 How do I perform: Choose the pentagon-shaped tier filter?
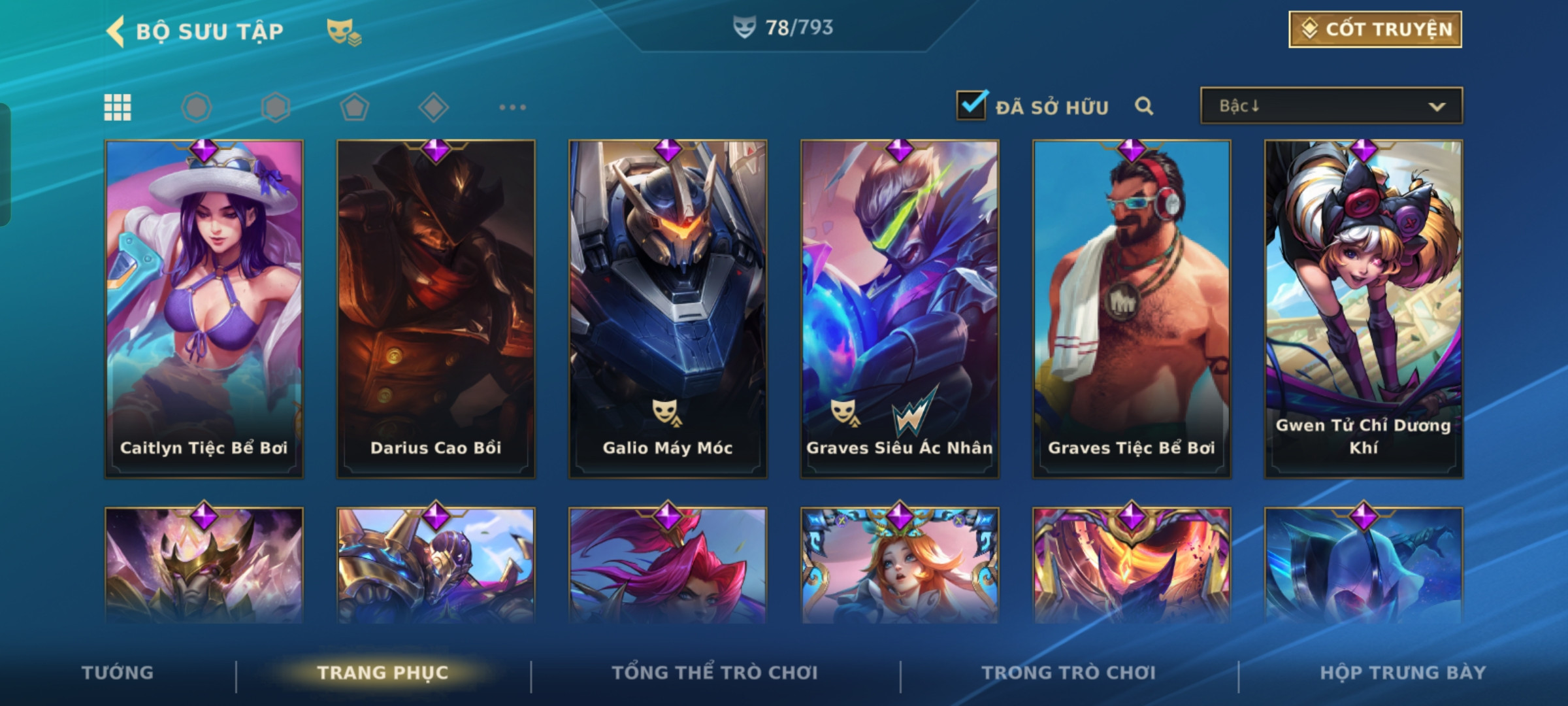tap(354, 107)
